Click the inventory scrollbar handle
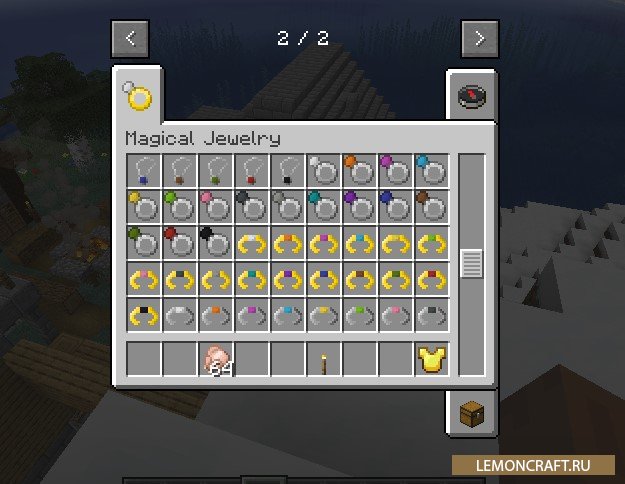 [471, 264]
